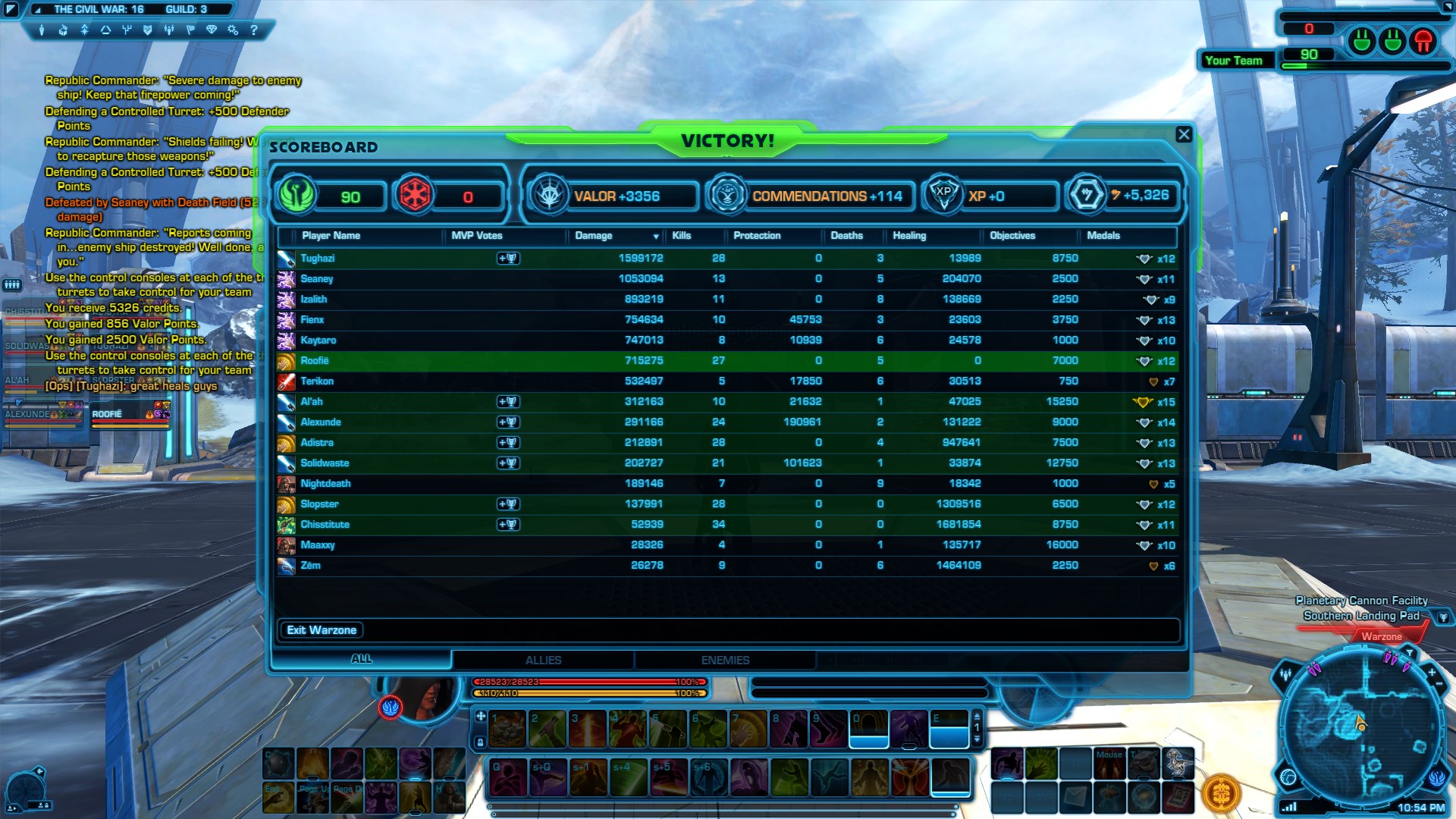Switch to the ALLIES tab

click(543, 659)
